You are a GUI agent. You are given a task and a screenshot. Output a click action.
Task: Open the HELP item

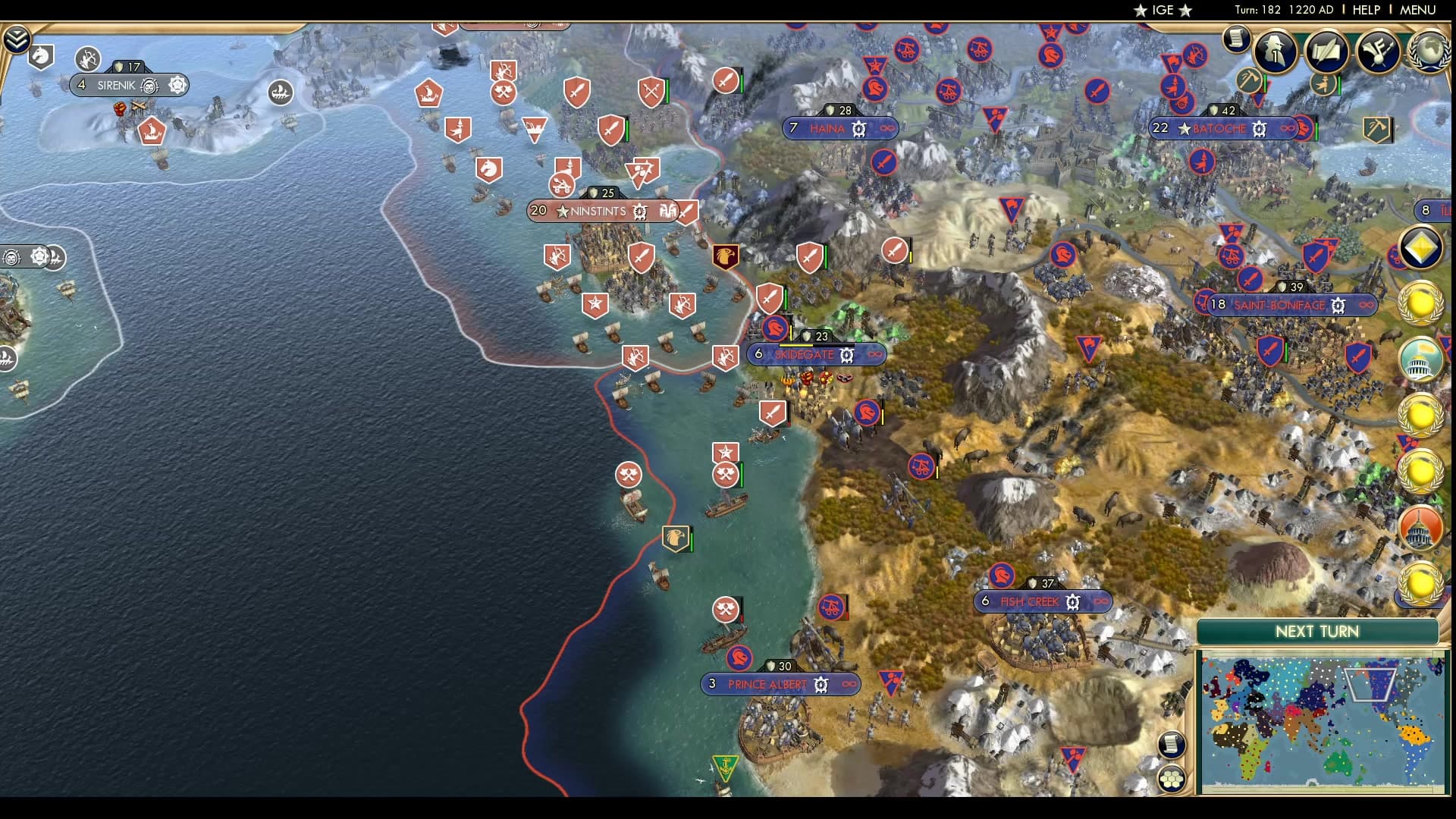(1367, 10)
